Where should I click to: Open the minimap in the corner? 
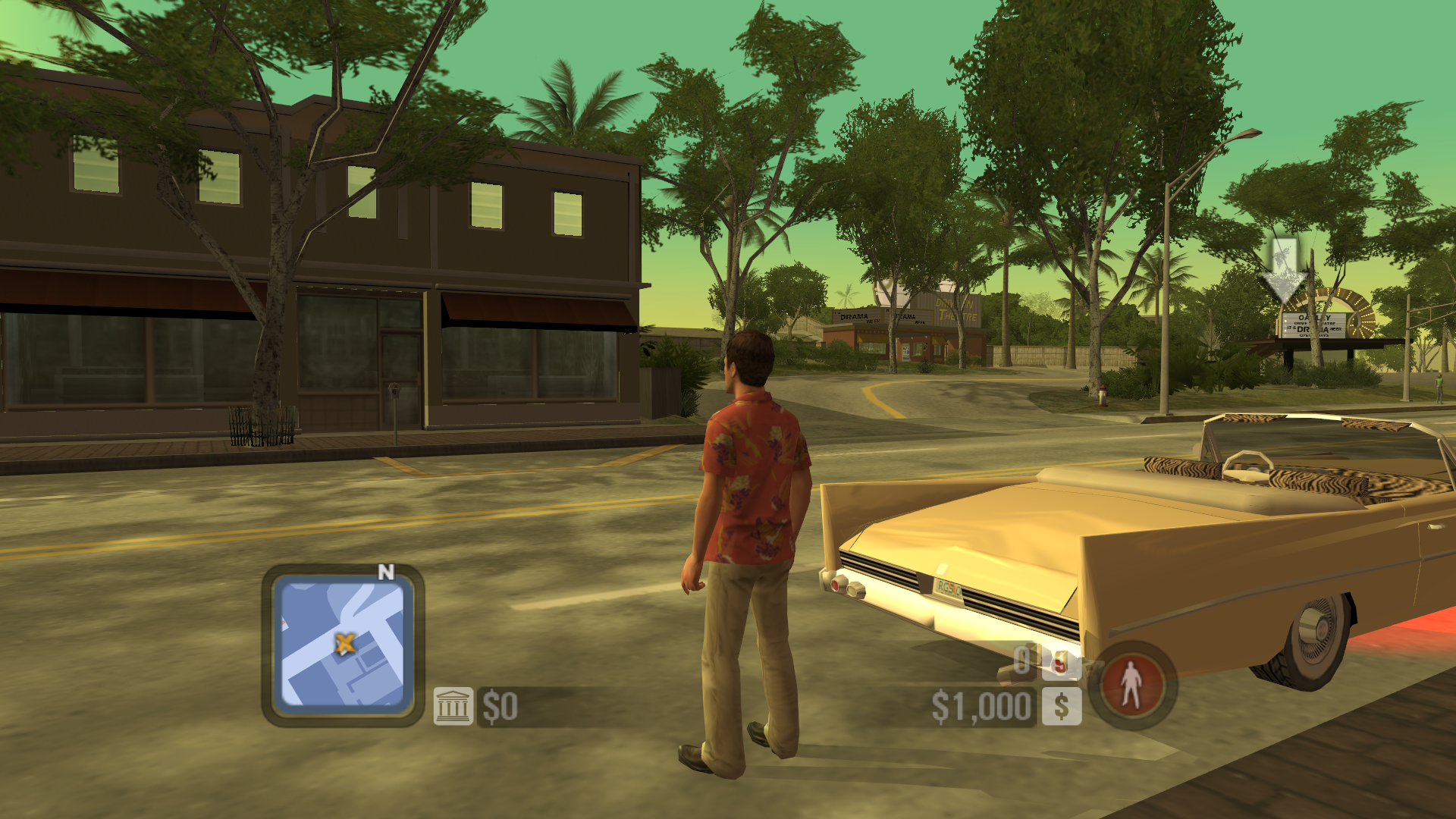tap(343, 643)
